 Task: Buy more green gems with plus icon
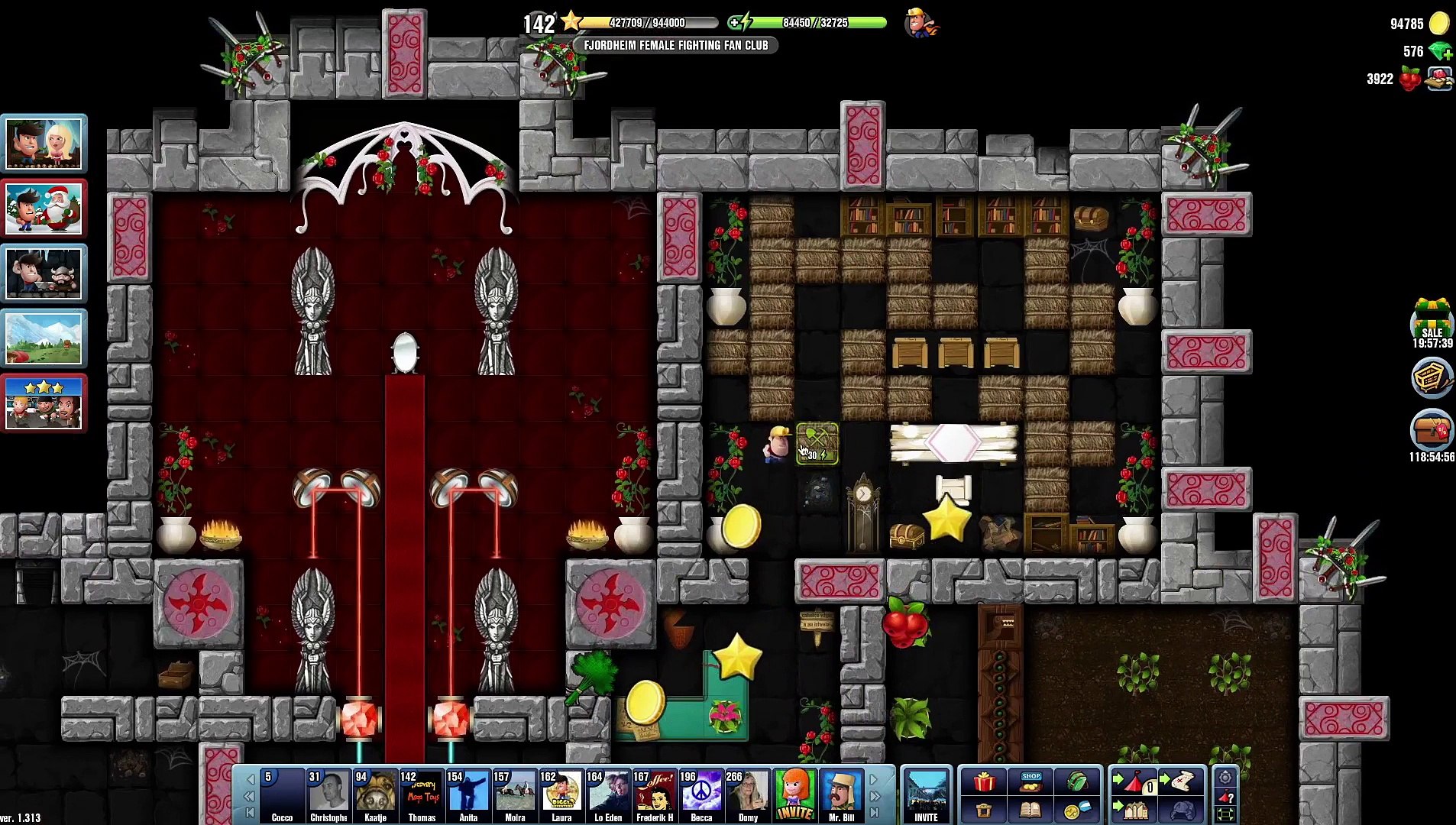1441,52
